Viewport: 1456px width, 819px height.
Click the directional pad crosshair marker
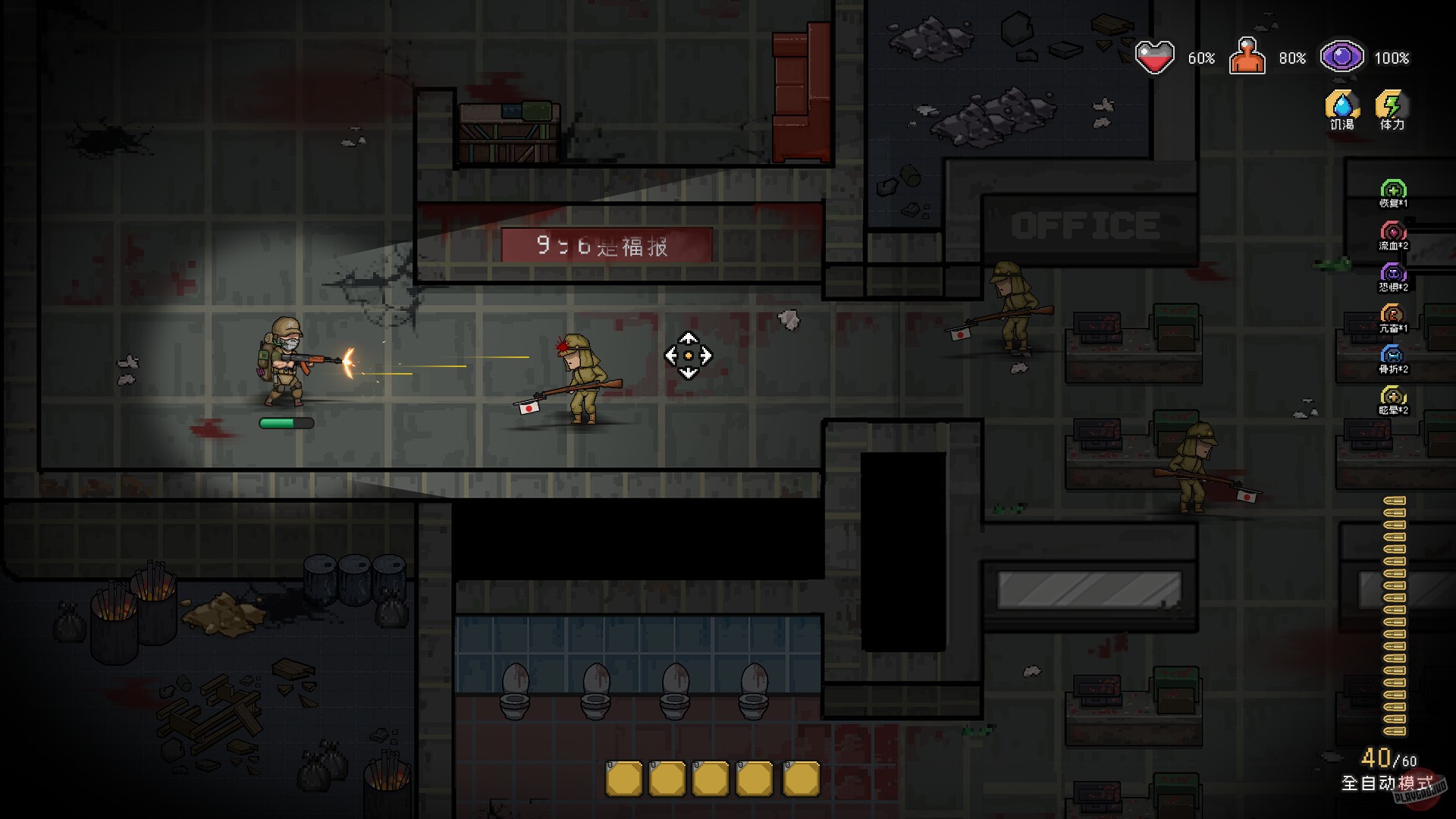688,354
